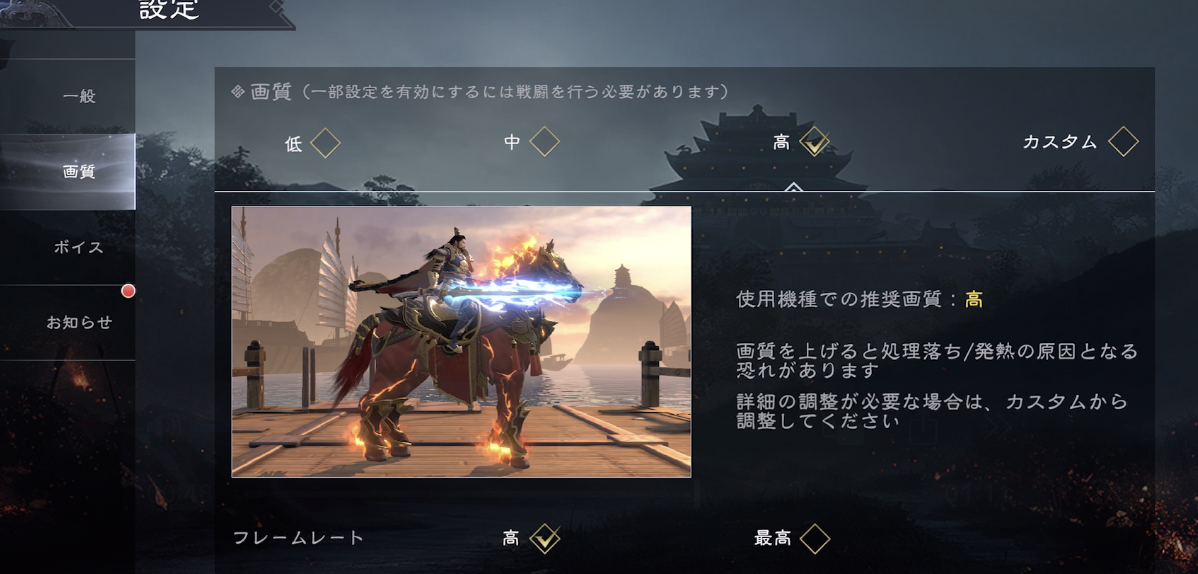Select the ボイス settings tab
This screenshot has width=1198, height=574.
coord(78,247)
